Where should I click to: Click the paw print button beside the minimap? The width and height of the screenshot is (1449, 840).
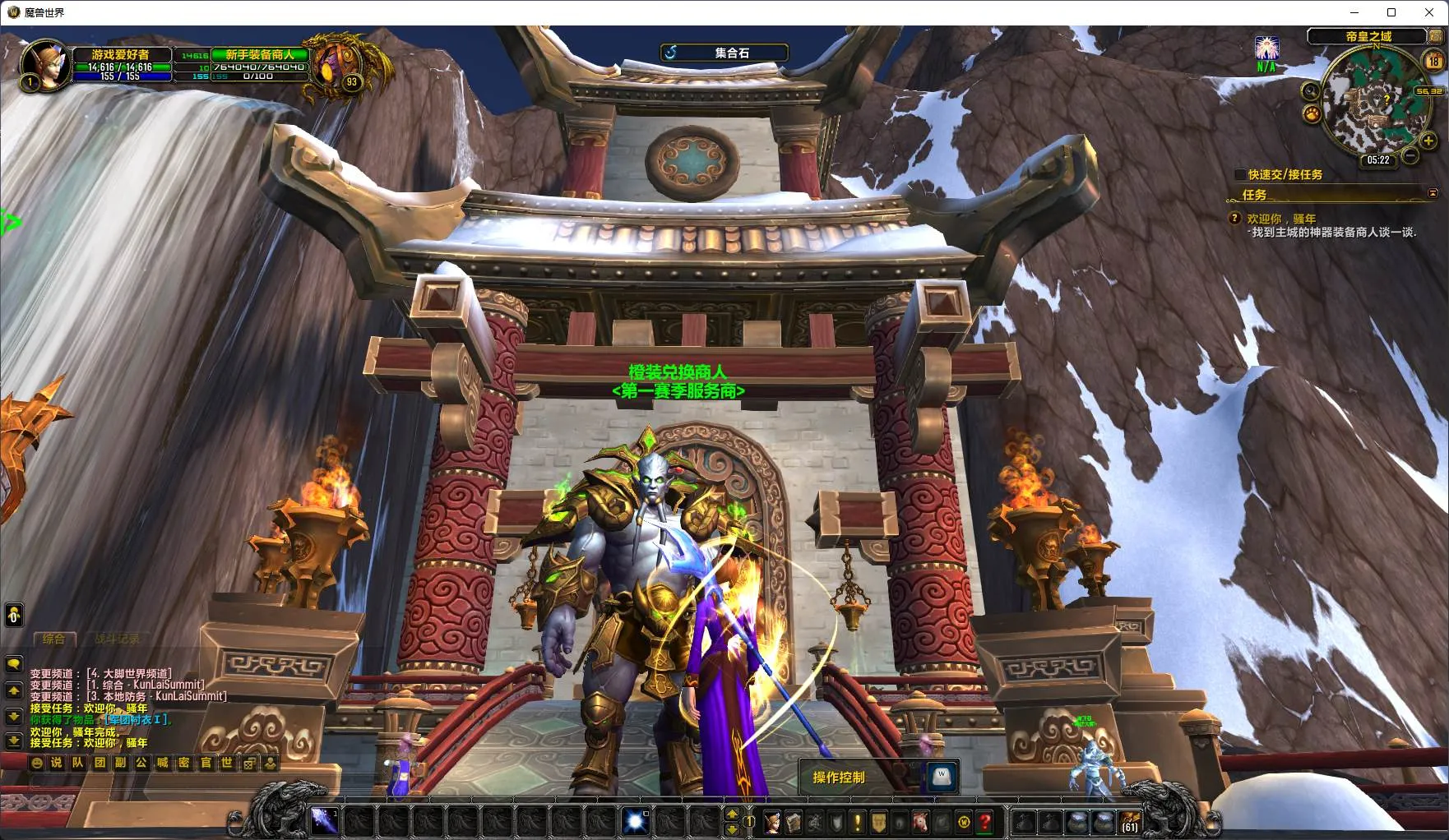click(x=1312, y=113)
